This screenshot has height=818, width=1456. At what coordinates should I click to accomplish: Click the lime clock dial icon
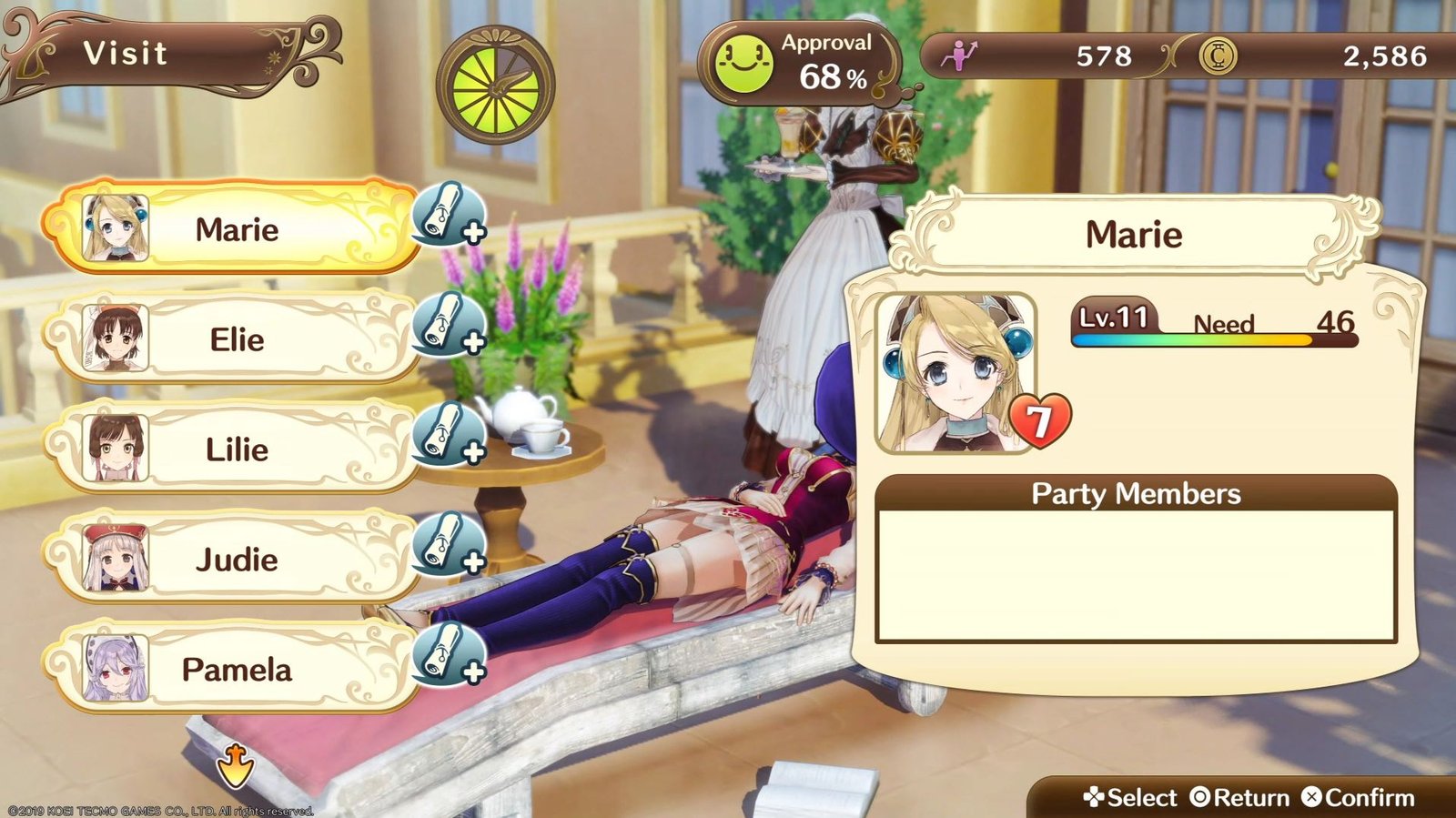495,86
